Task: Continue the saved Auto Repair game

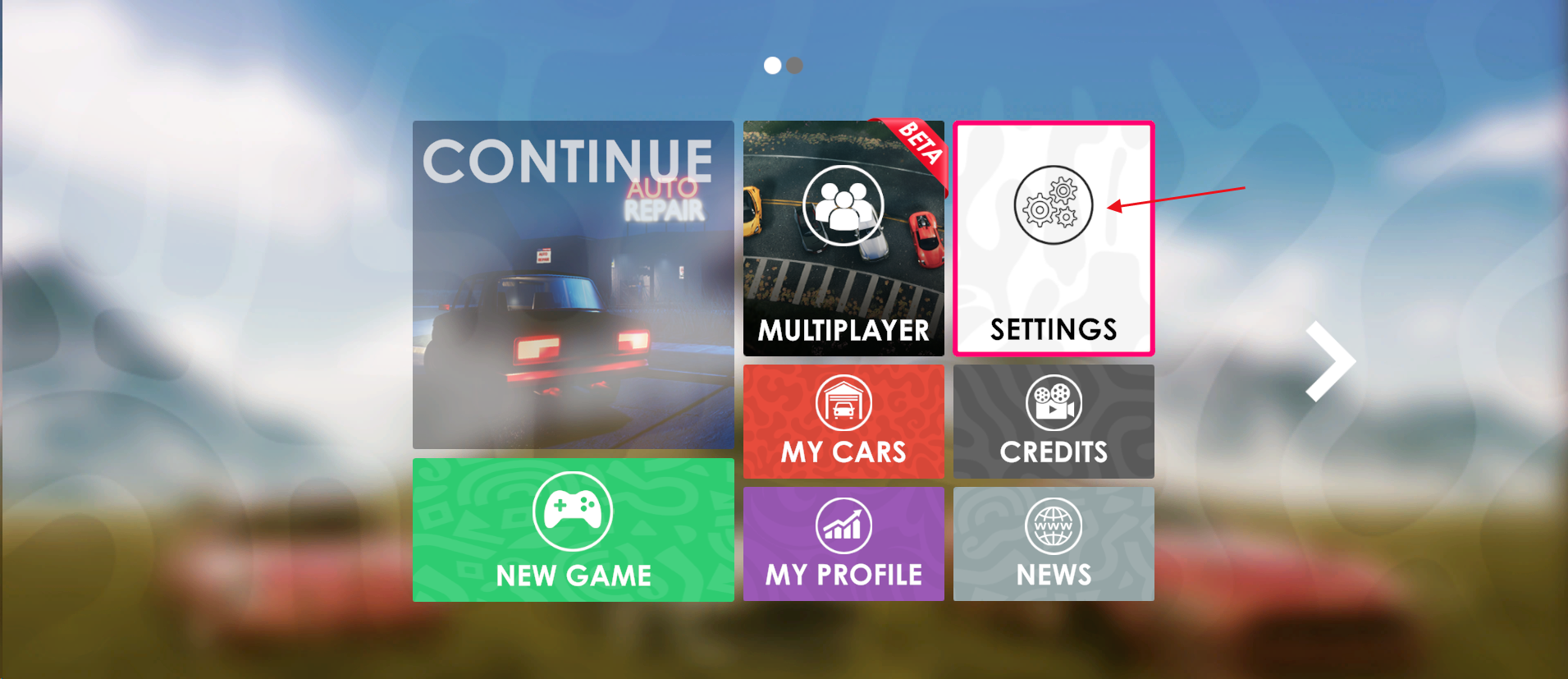Action: pos(573,284)
